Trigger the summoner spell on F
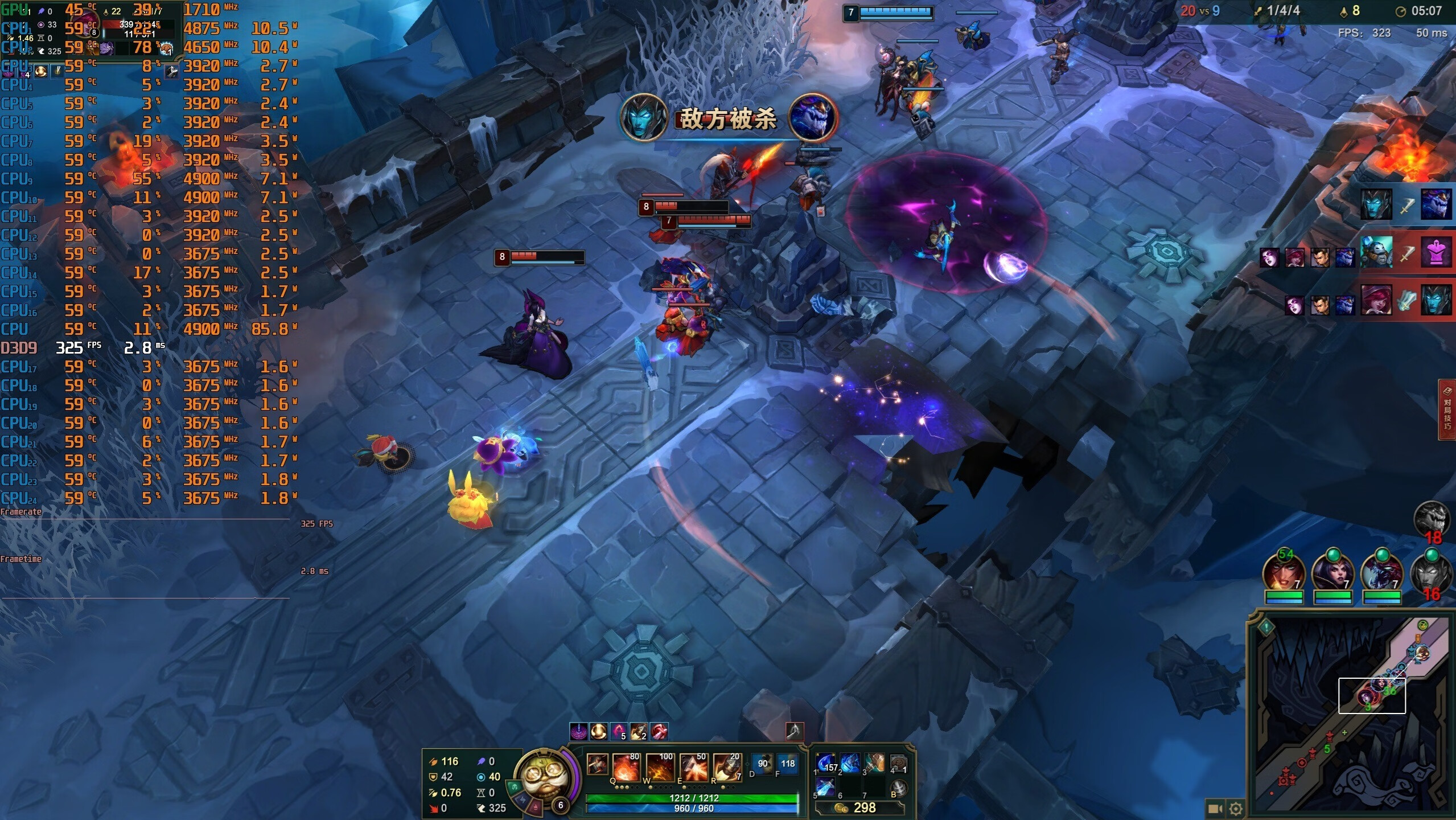This screenshot has height=820, width=1456. point(787,764)
